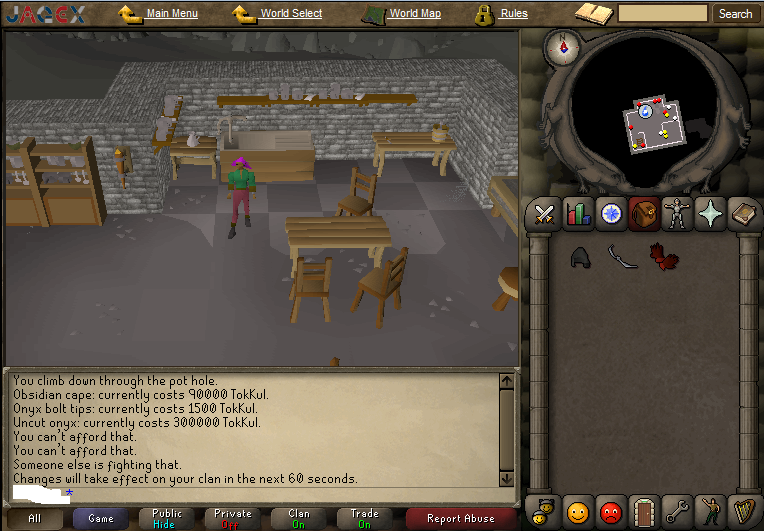Open the Main Menu link

(x=172, y=14)
